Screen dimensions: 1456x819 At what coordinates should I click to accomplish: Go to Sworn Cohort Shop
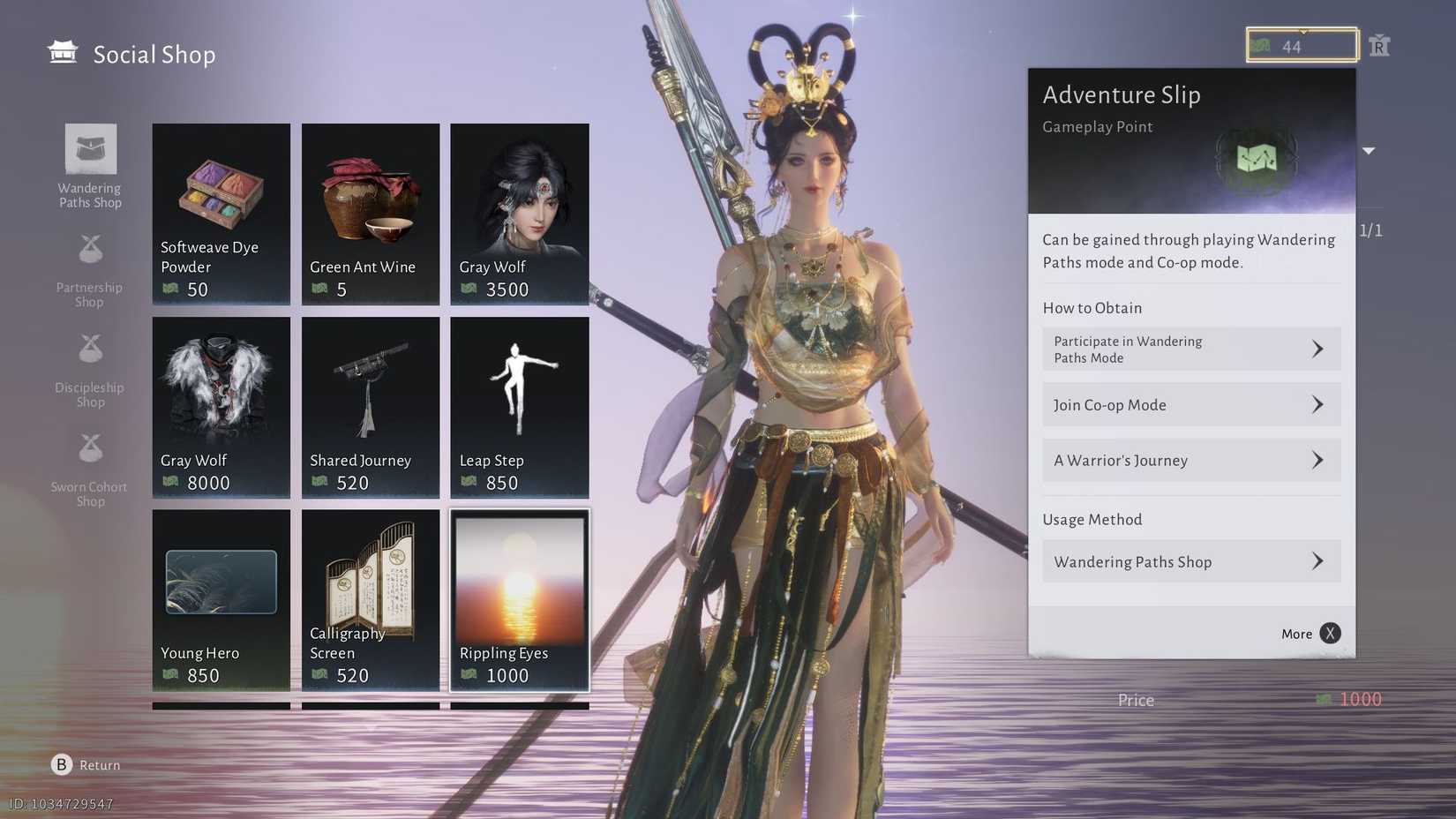(x=90, y=470)
